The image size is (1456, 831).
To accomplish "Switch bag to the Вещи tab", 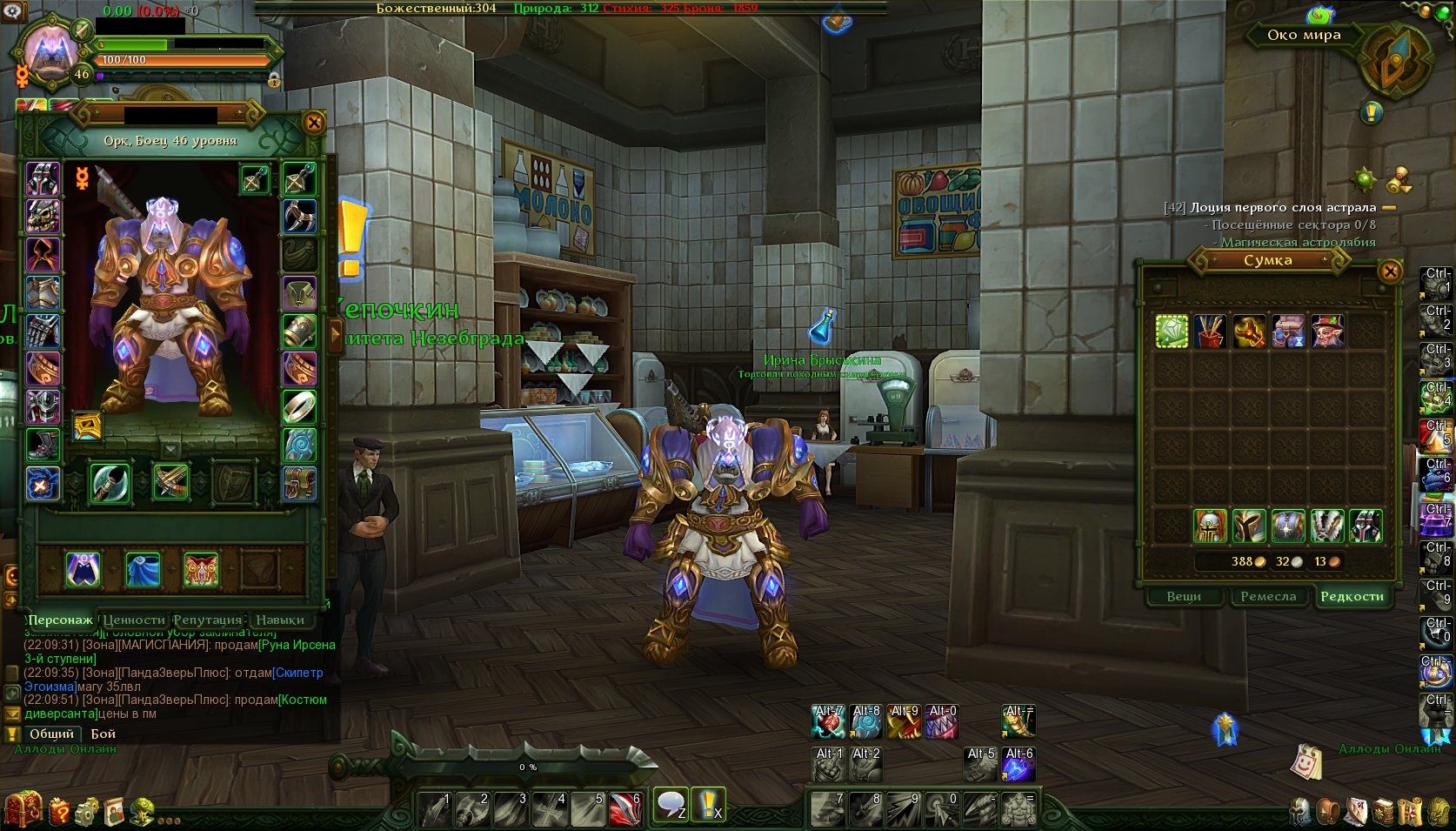I will (1183, 596).
